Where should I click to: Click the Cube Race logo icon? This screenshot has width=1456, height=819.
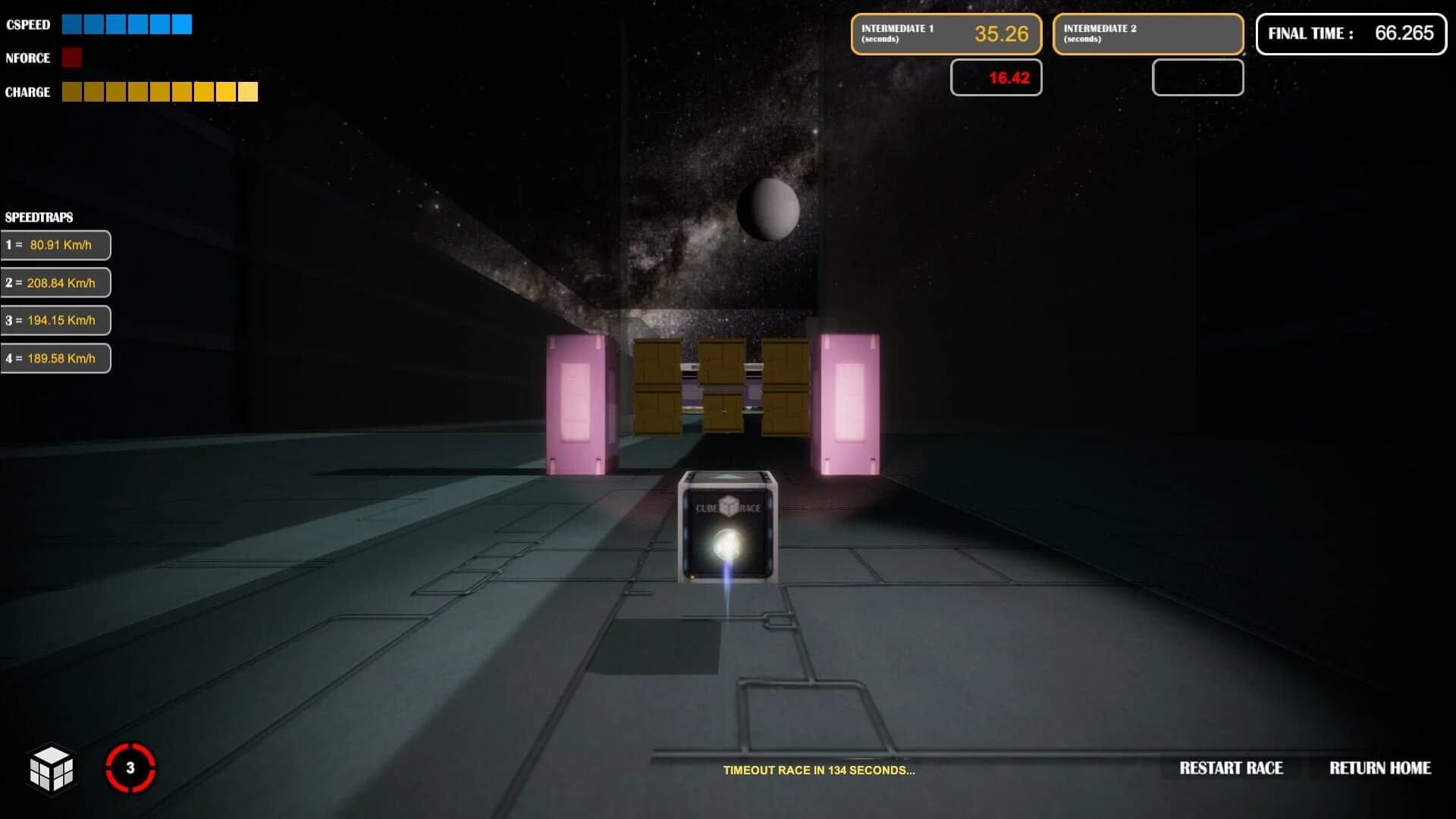(52, 769)
